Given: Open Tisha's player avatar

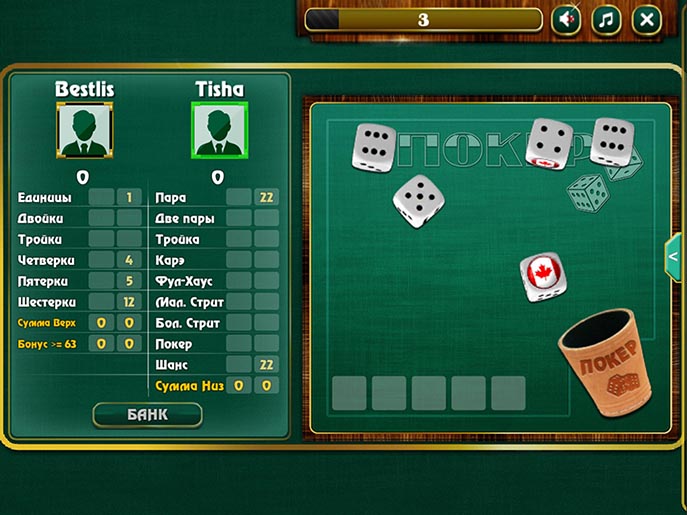Looking at the screenshot, I should point(219,130).
